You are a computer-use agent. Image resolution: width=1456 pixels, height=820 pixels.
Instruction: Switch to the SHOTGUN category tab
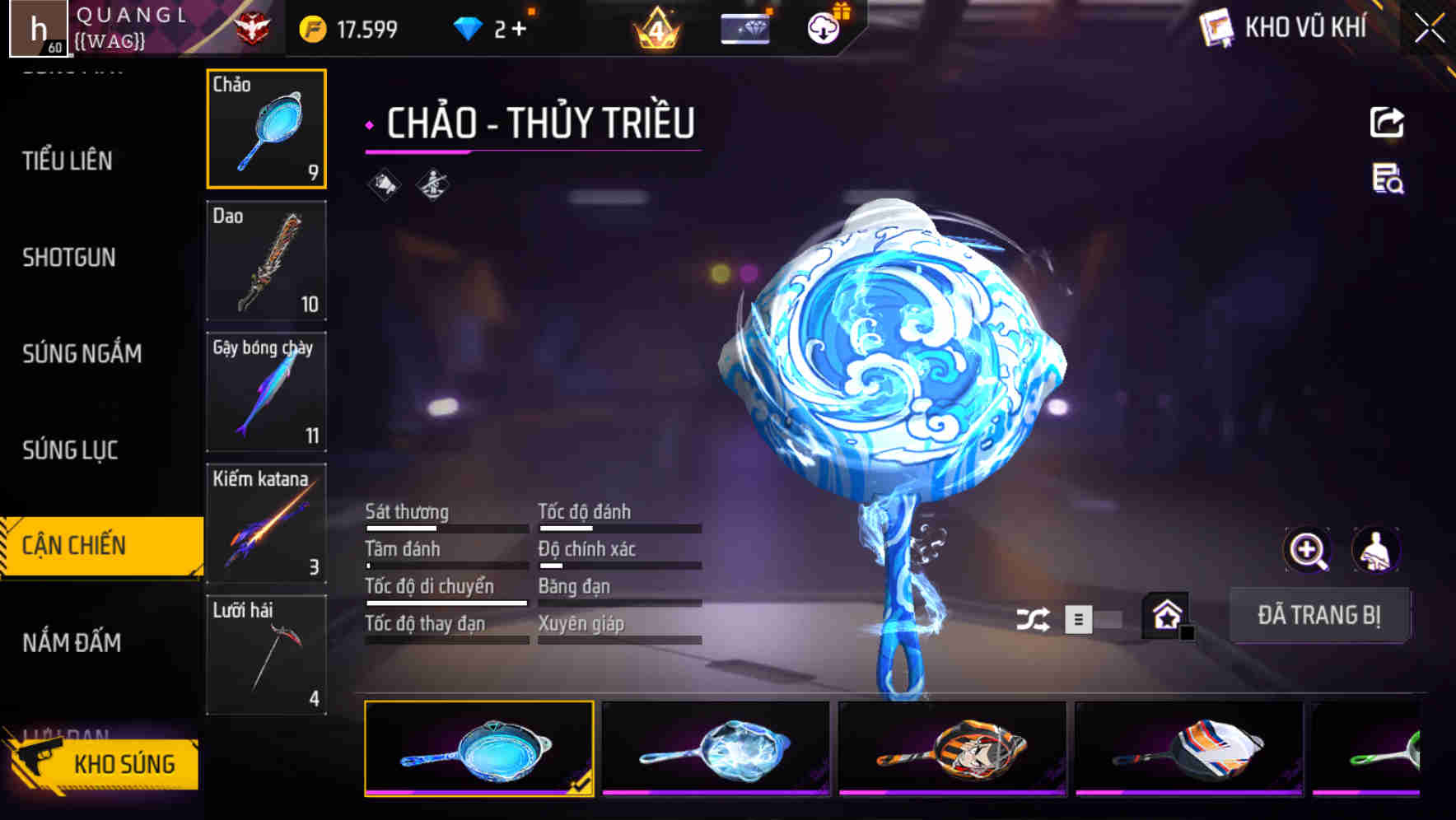[68, 258]
